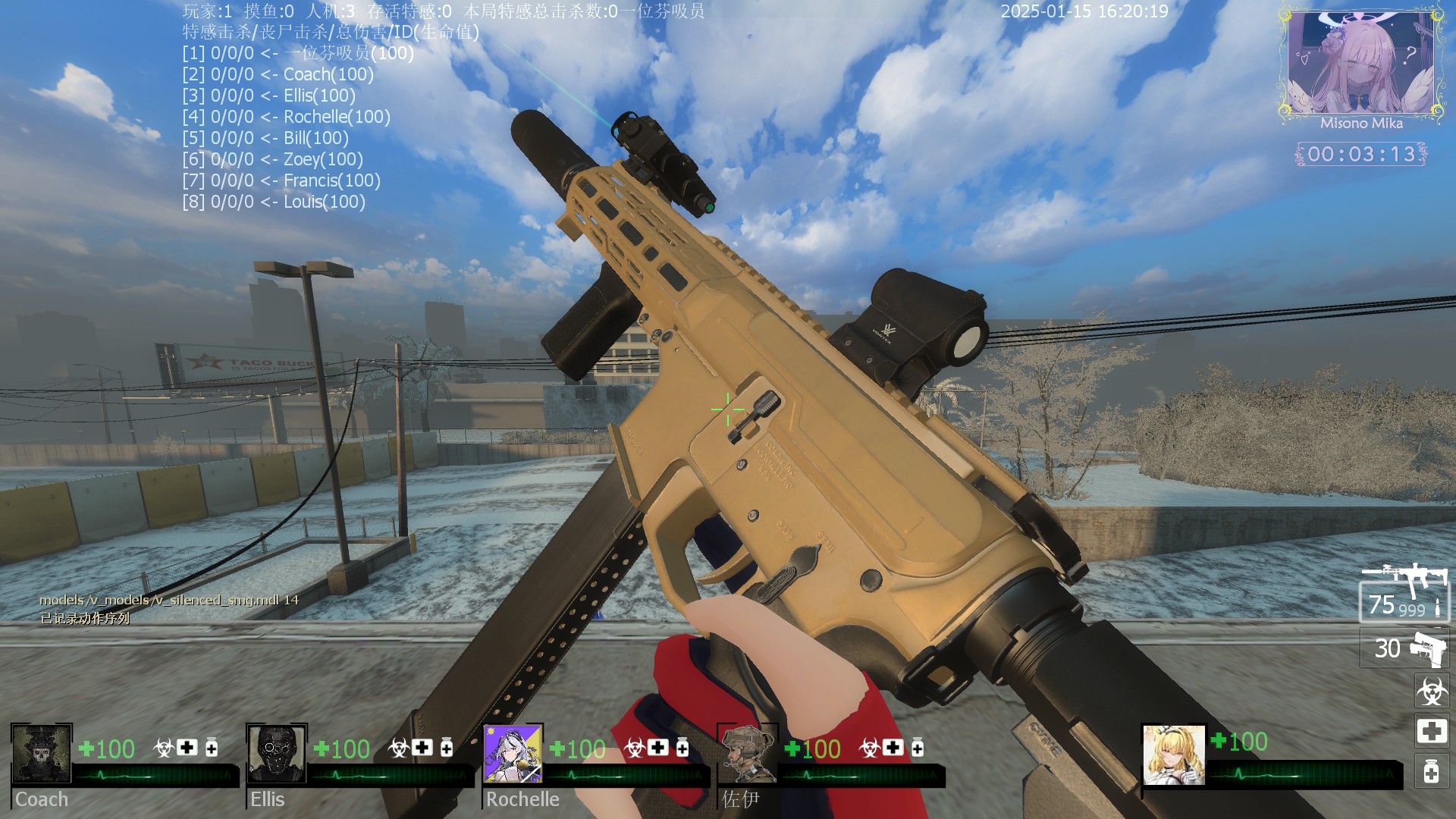Viewport: 1456px width, 819px height.
Task: Switch to the pistol weapon slot
Action: click(1404, 648)
